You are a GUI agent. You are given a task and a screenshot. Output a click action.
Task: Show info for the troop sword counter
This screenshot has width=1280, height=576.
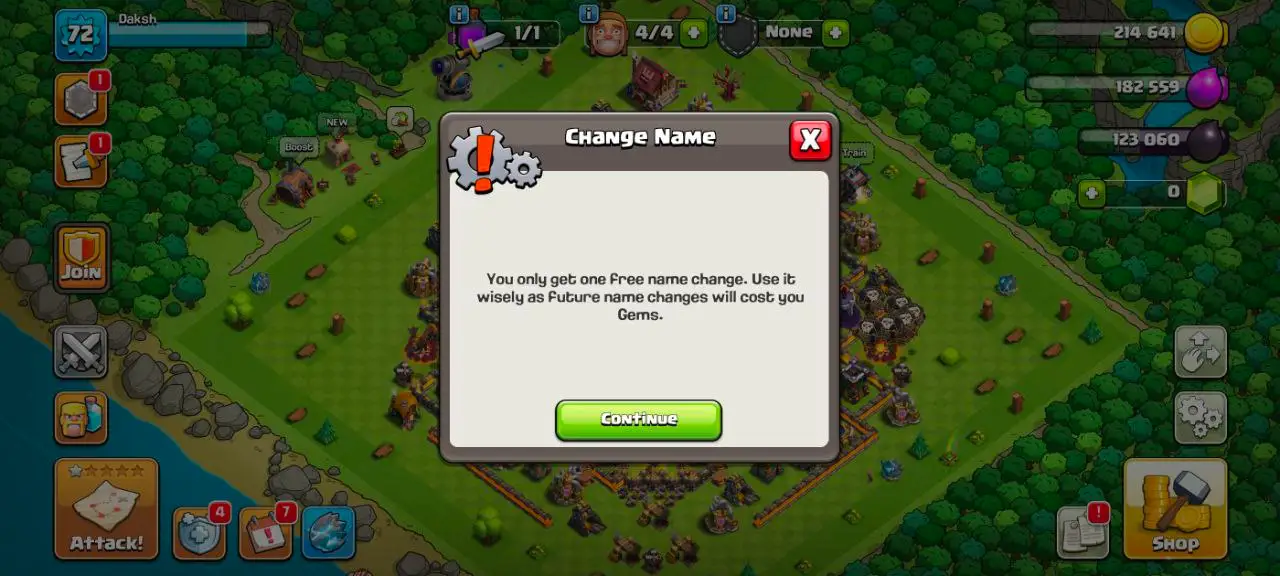tap(459, 14)
